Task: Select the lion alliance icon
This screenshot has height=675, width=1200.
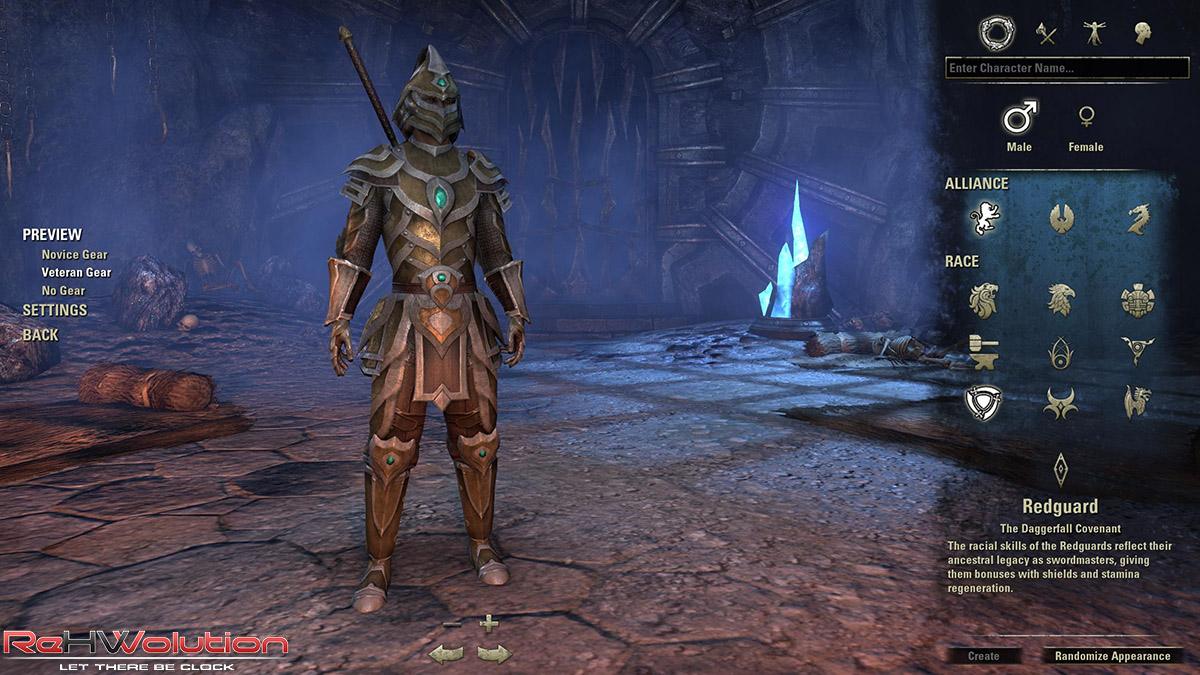Action: (985, 217)
